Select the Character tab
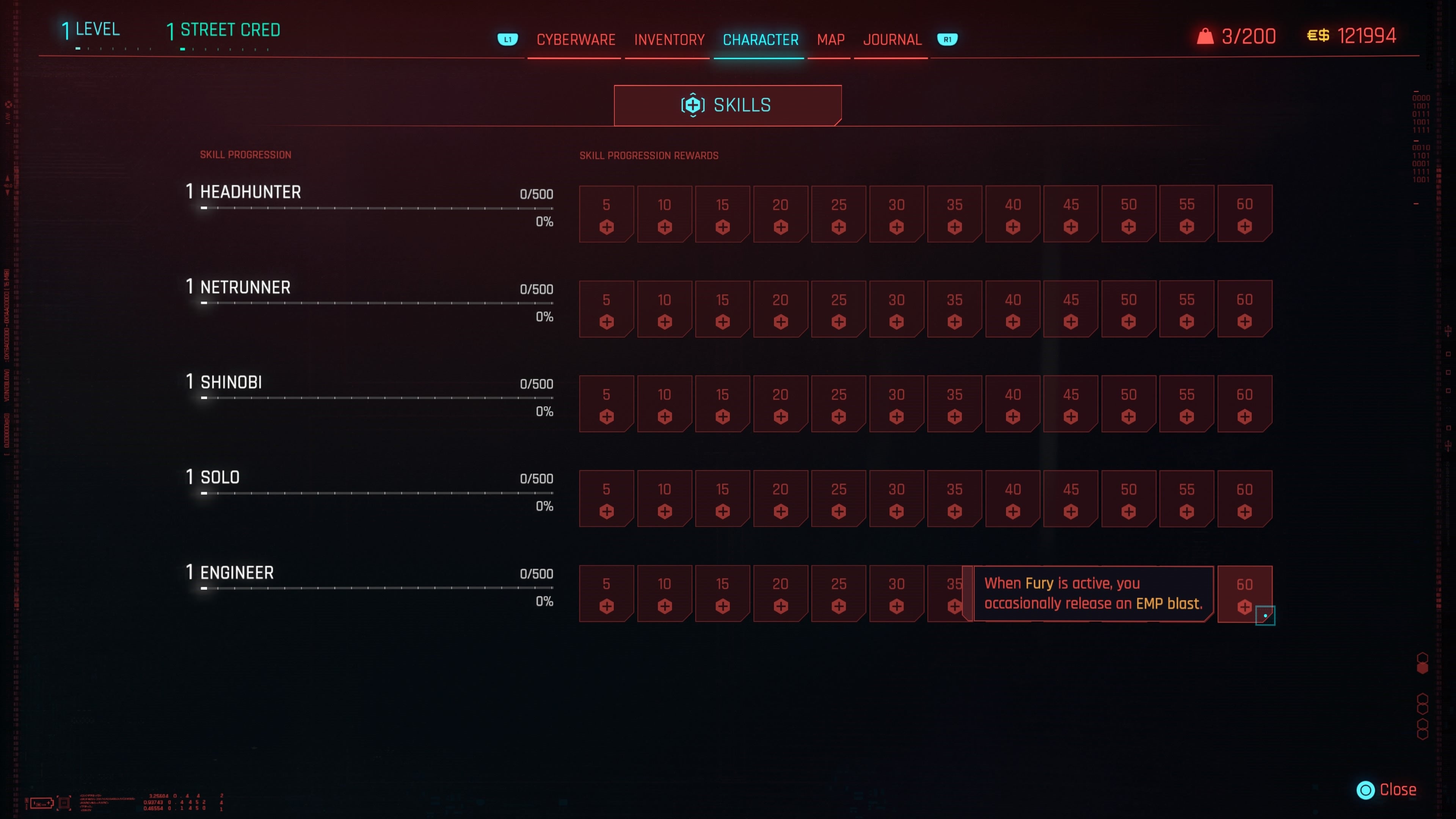 click(759, 39)
